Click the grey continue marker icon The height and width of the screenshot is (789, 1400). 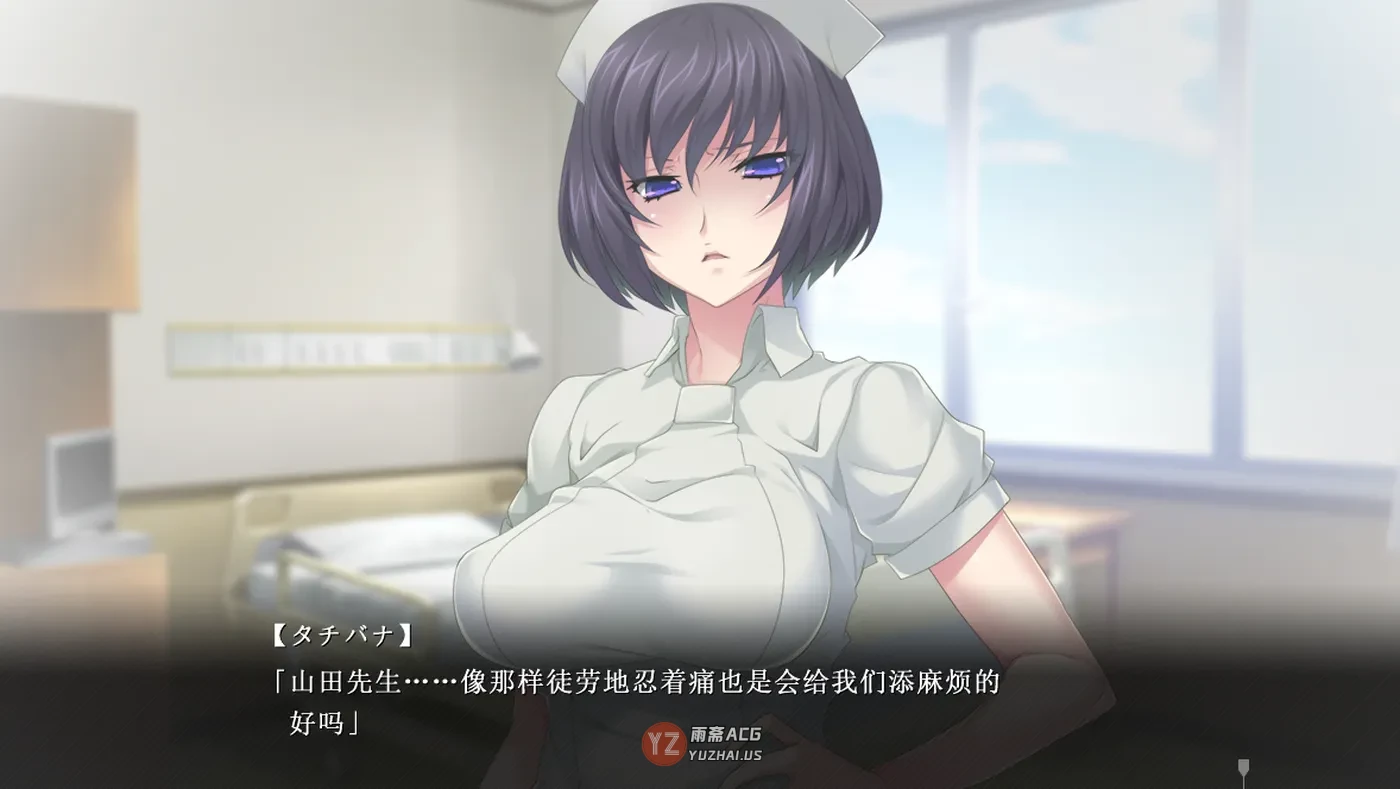1244,769
